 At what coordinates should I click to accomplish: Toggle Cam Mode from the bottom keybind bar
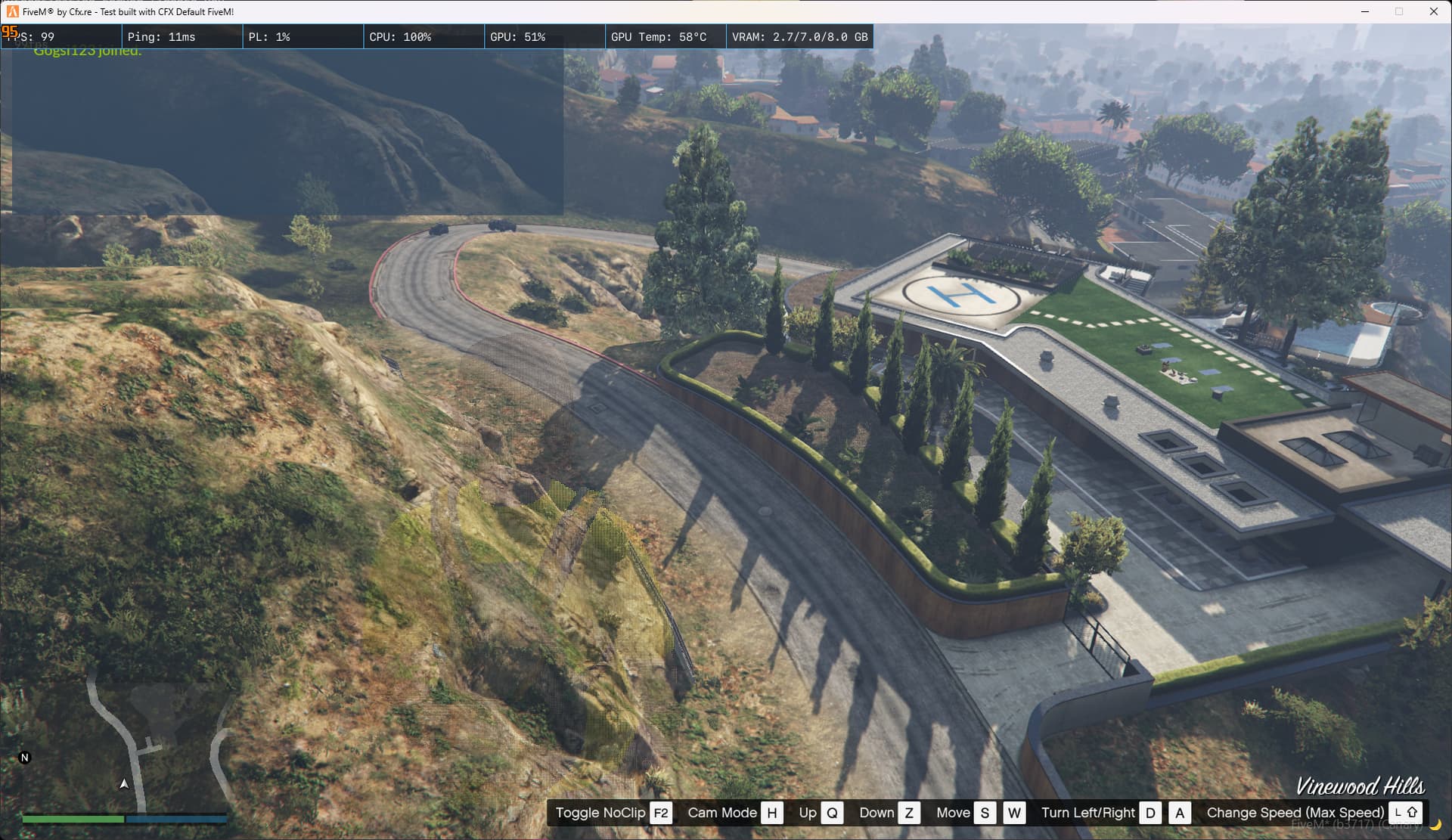[x=721, y=813]
